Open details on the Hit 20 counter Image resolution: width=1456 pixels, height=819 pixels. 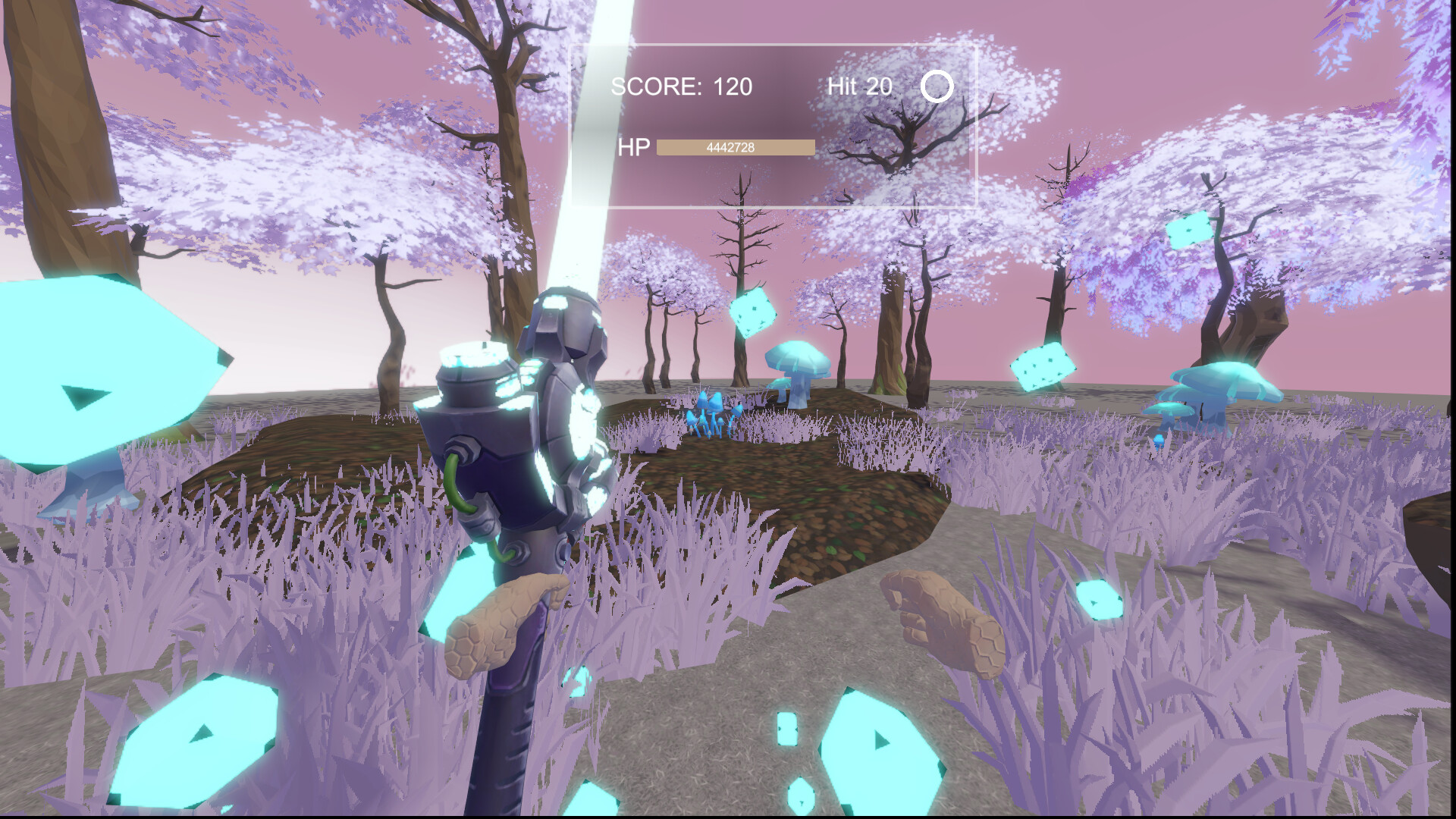pos(858,86)
